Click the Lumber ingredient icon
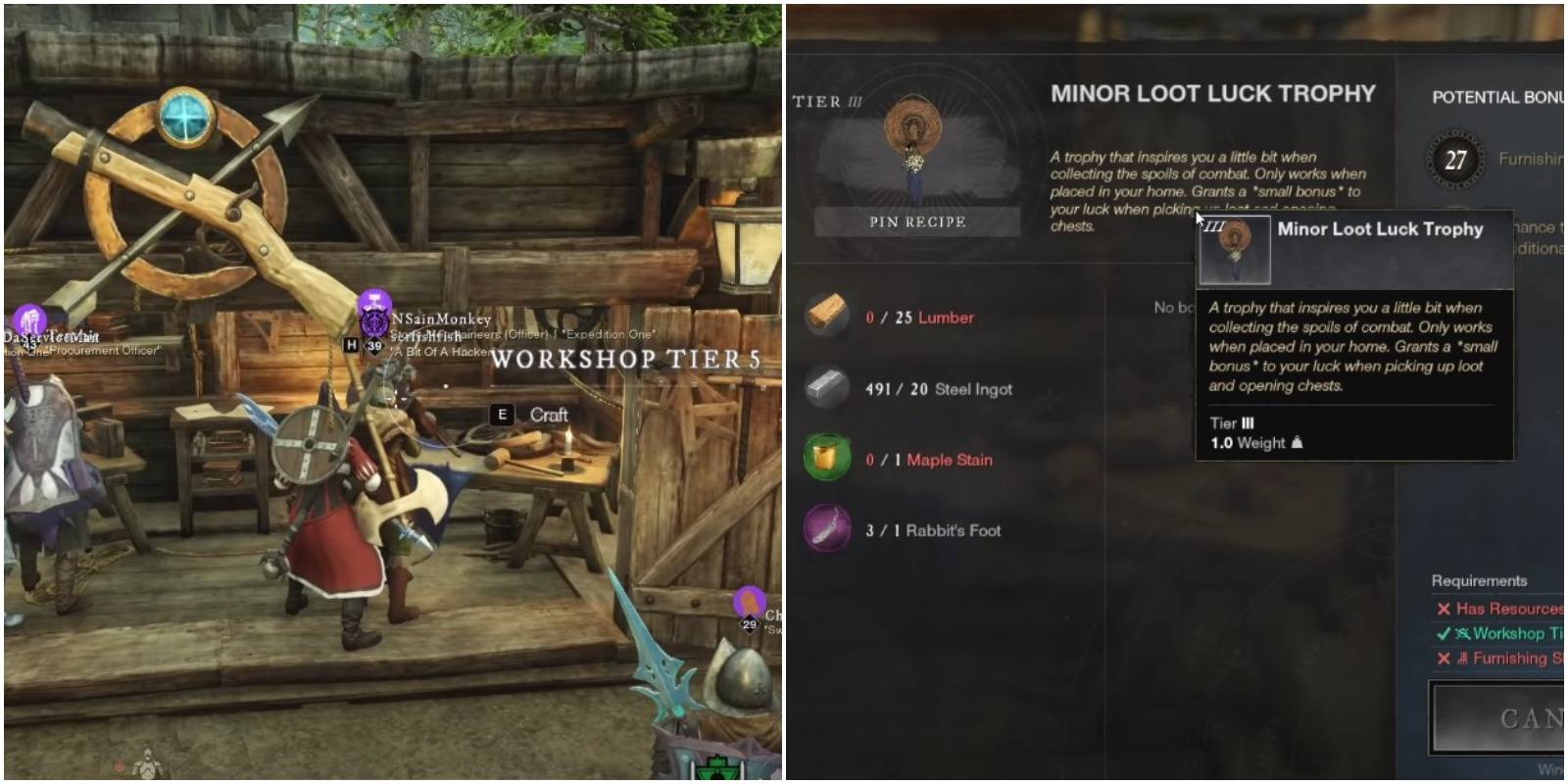Viewport: 1568px width, 784px height. point(828,316)
